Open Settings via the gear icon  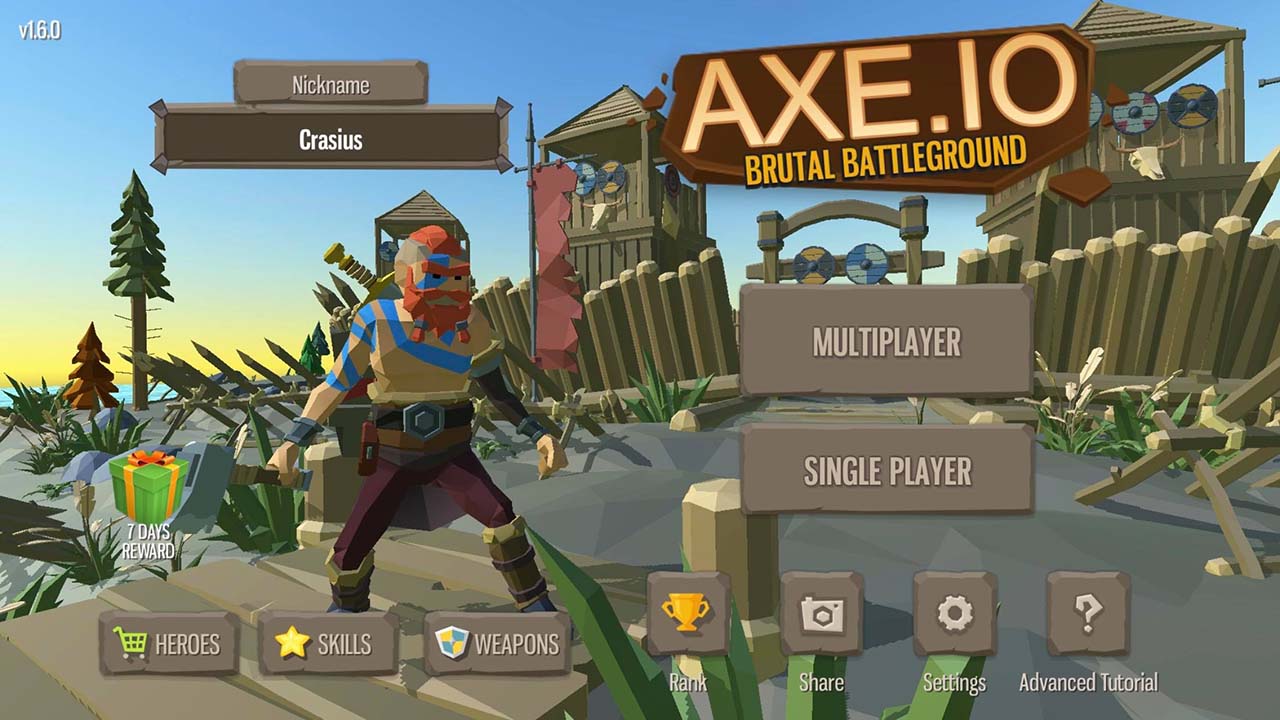pyautogui.click(x=956, y=612)
